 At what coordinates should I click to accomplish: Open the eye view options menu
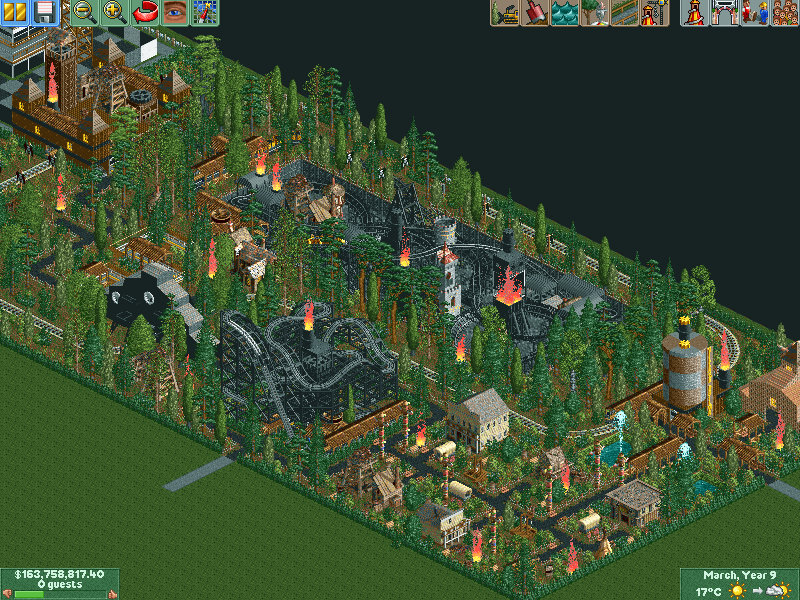click(175, 13)
